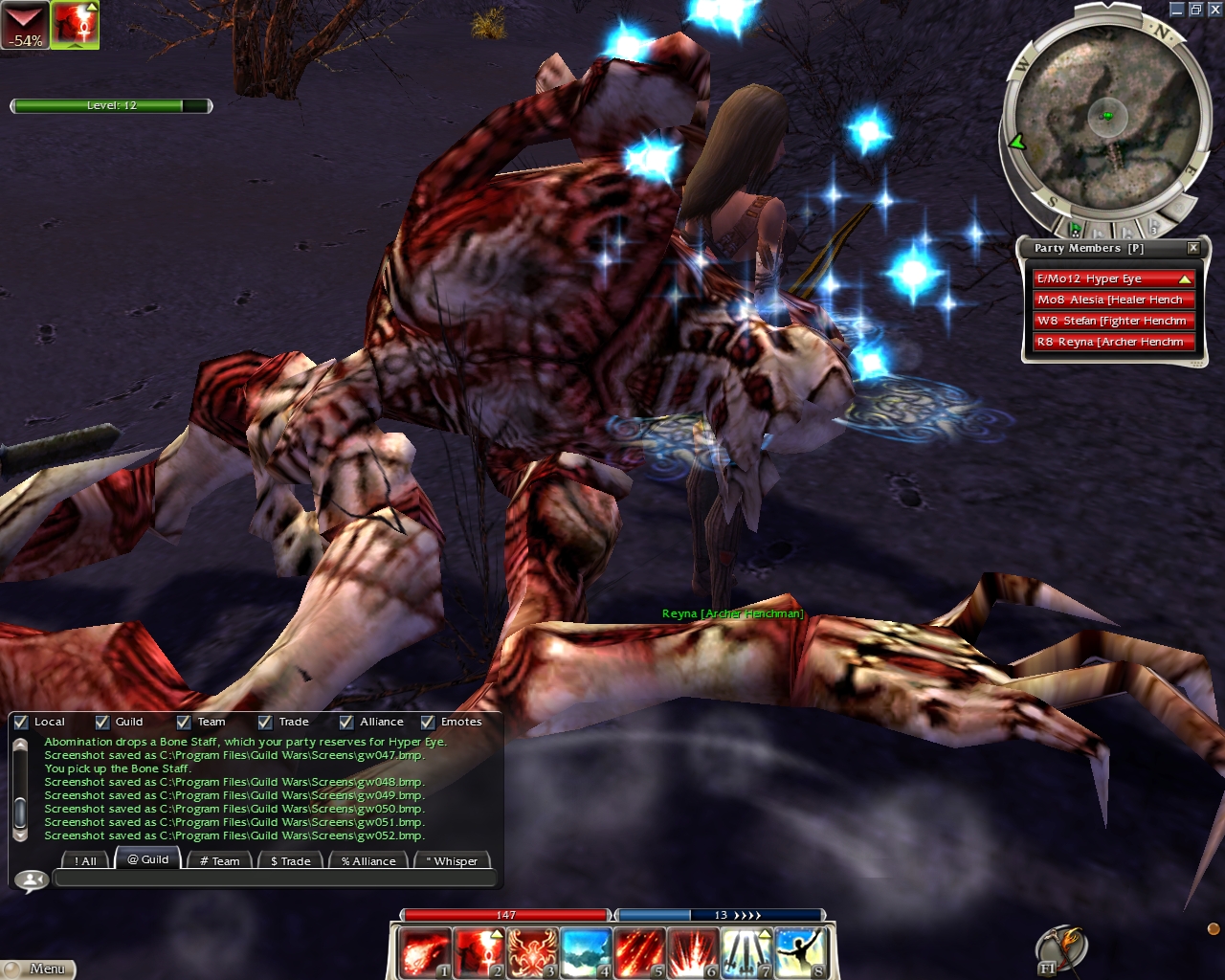Toggle the Trade chat filter checkbox

(x=265, y=723)
